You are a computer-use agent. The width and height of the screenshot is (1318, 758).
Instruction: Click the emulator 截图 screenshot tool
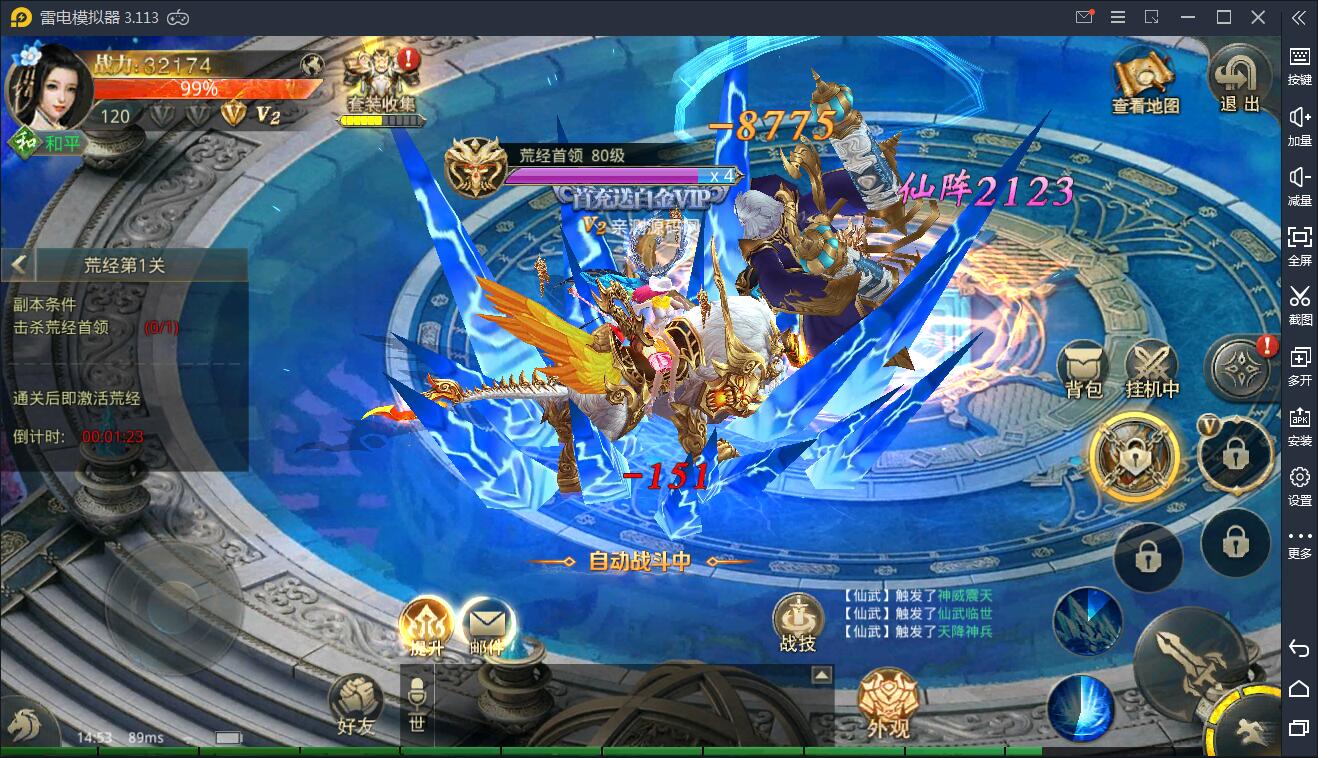pyautogui.click(x=1299, y=304)
